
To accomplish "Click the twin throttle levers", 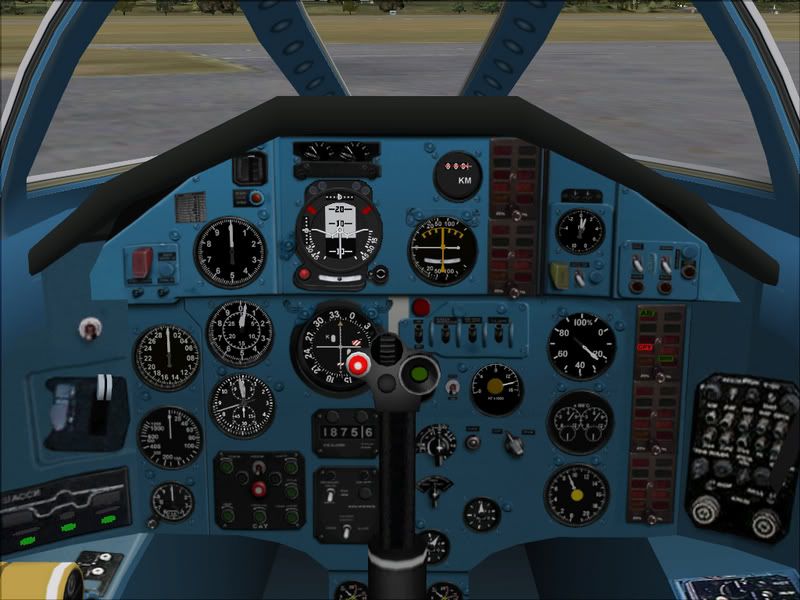I will [103, 393].
